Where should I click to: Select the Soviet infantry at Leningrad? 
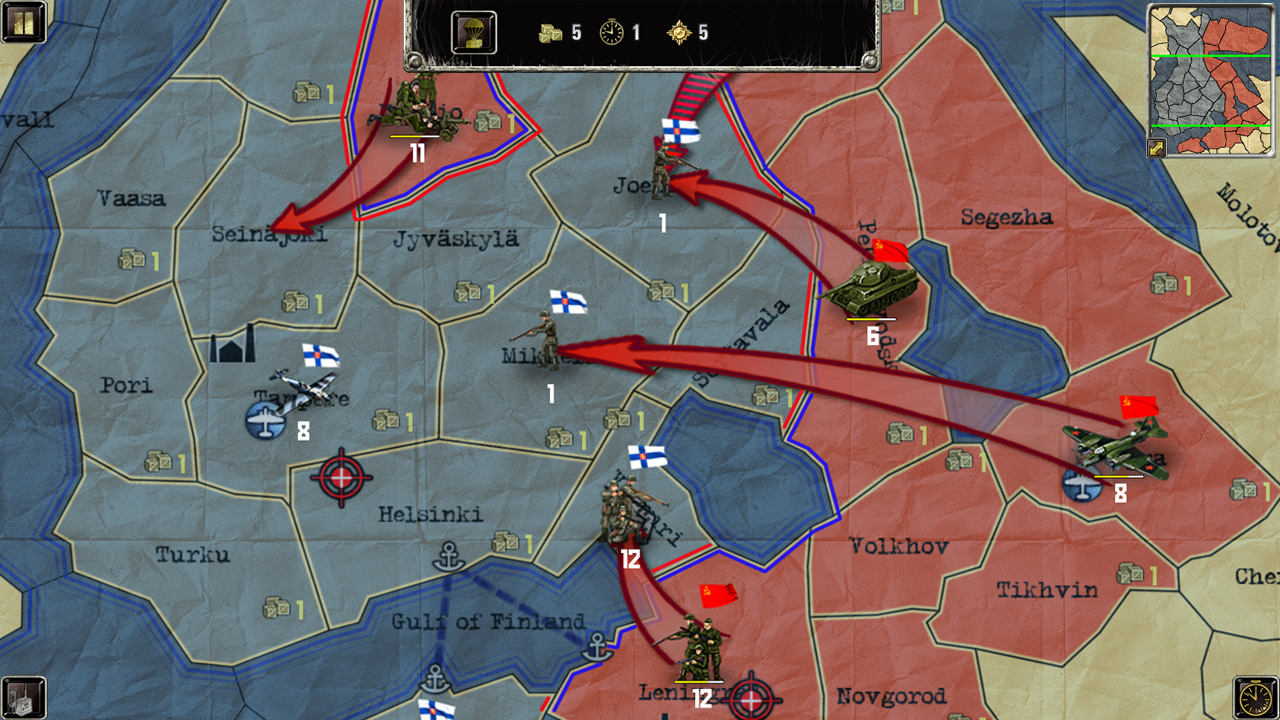(697, 645)
